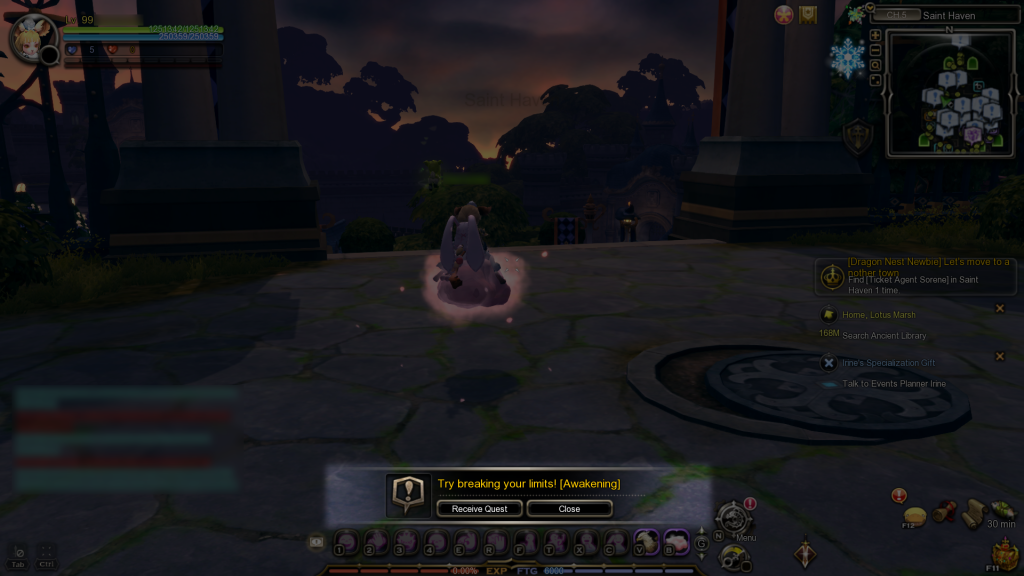Open the gold banner icon at top

click(807, 16)
